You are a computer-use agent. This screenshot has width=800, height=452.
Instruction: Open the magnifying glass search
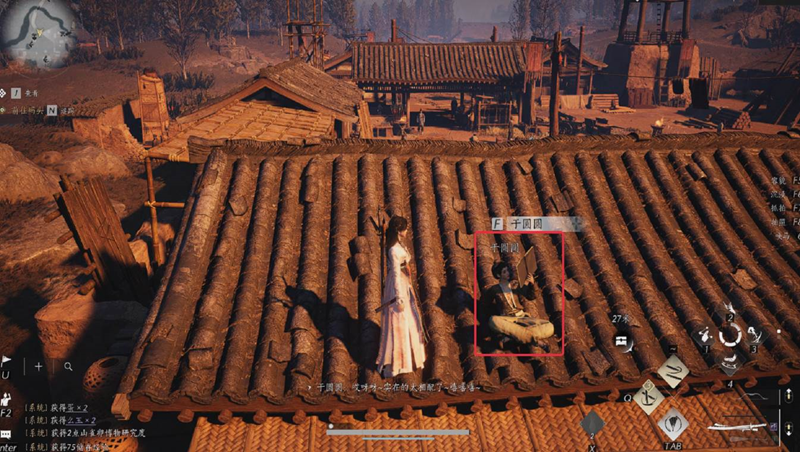[68, 366]
